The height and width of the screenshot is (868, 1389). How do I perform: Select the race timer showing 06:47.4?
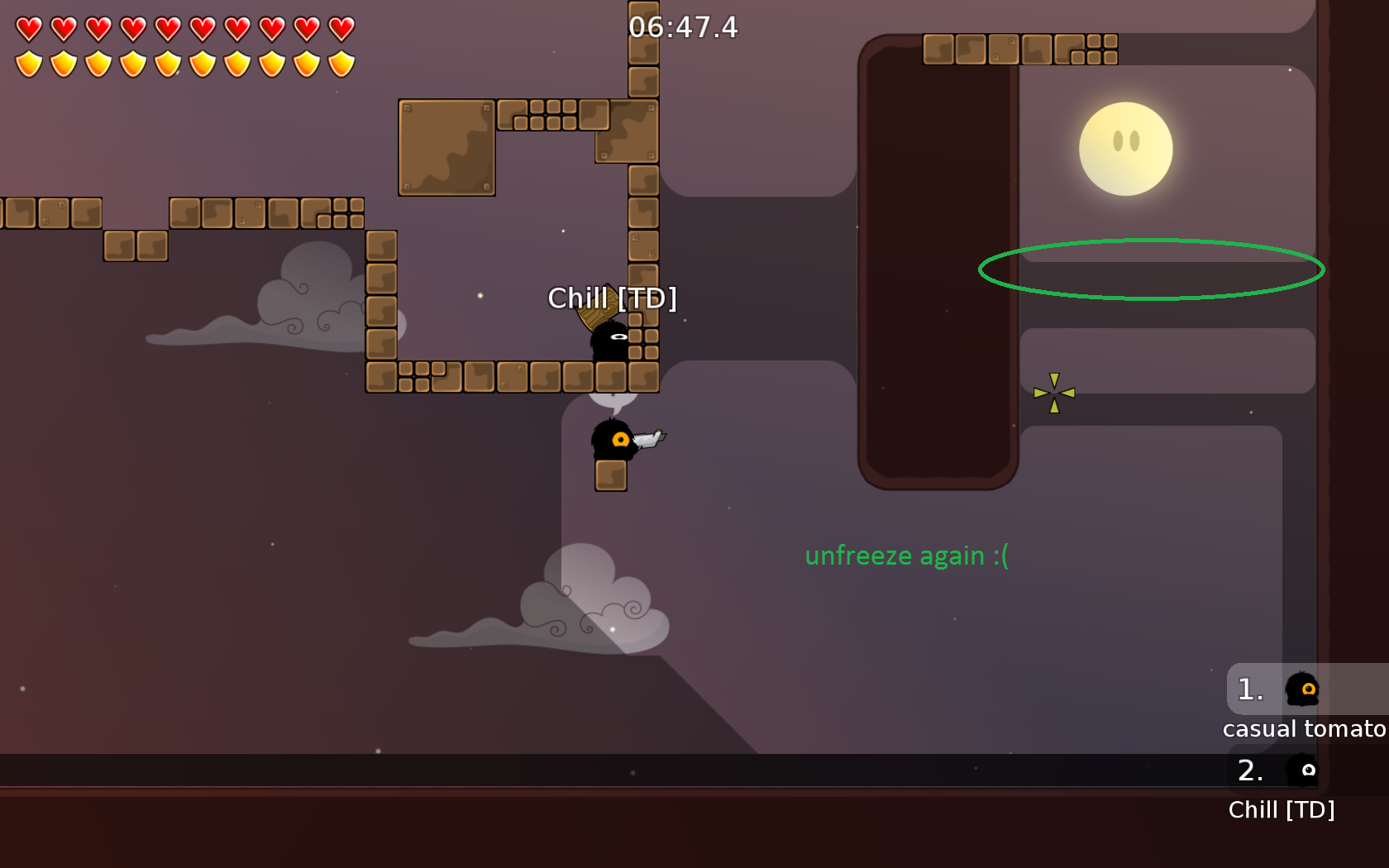coord(683,27)
